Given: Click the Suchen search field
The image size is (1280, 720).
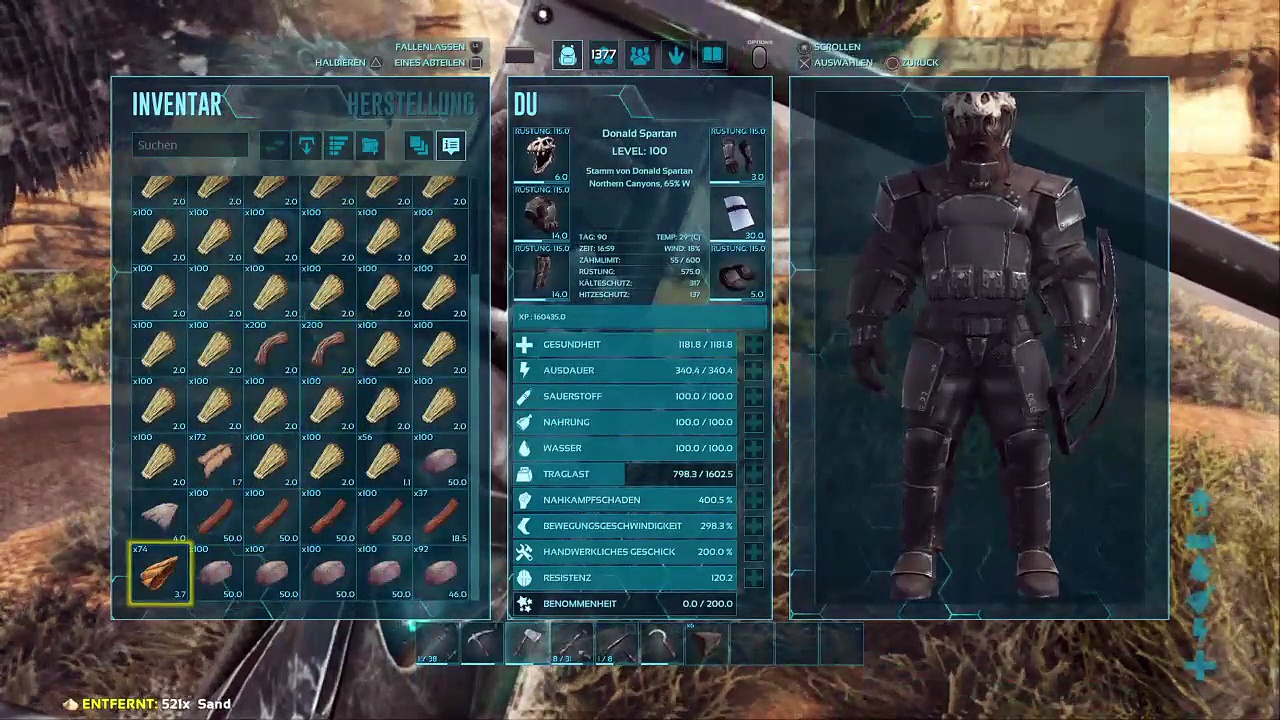Looking at the screenshot, I should point(190,145).
